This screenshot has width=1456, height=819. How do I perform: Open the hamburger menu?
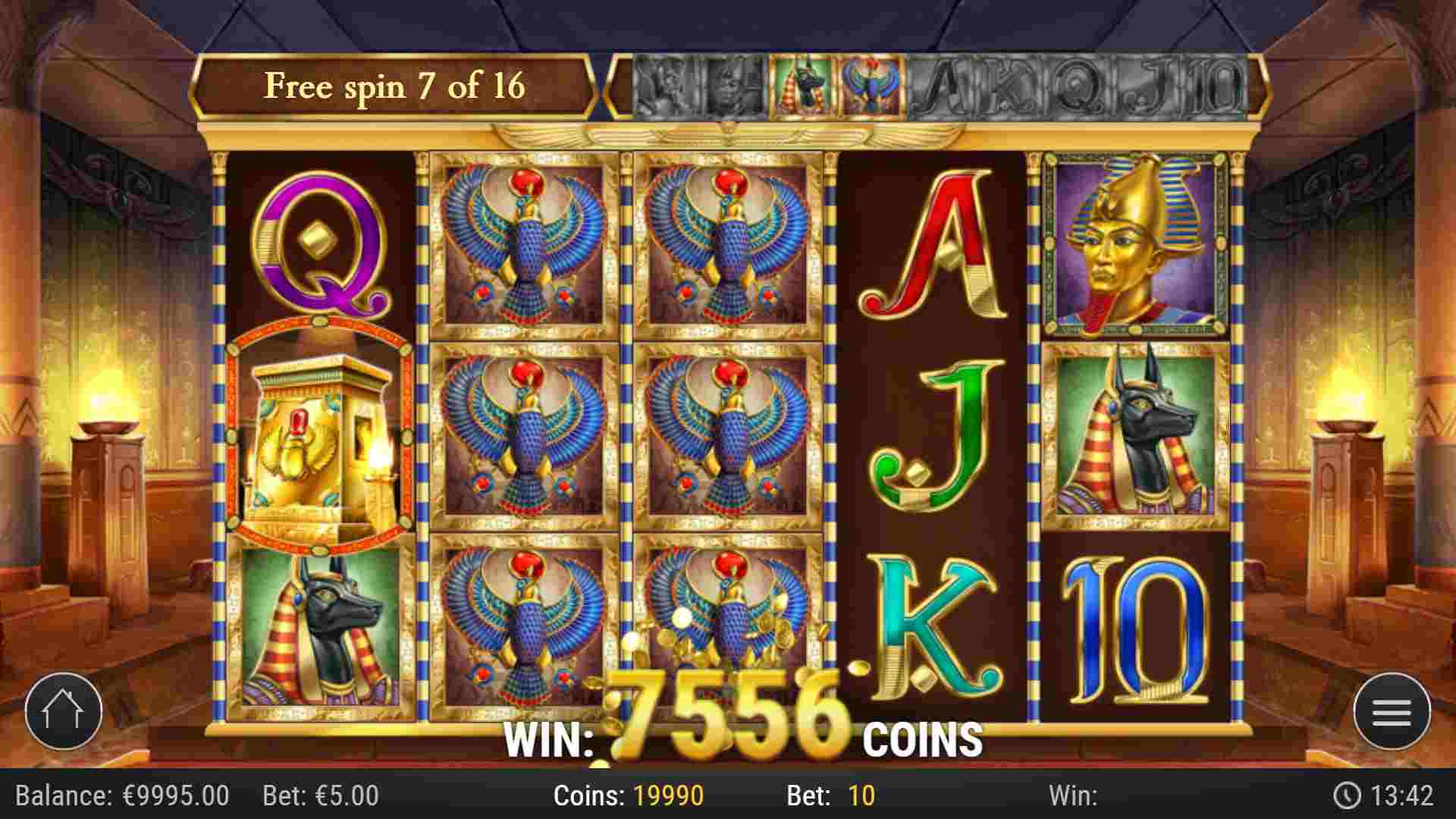(x=1392, y=711)
